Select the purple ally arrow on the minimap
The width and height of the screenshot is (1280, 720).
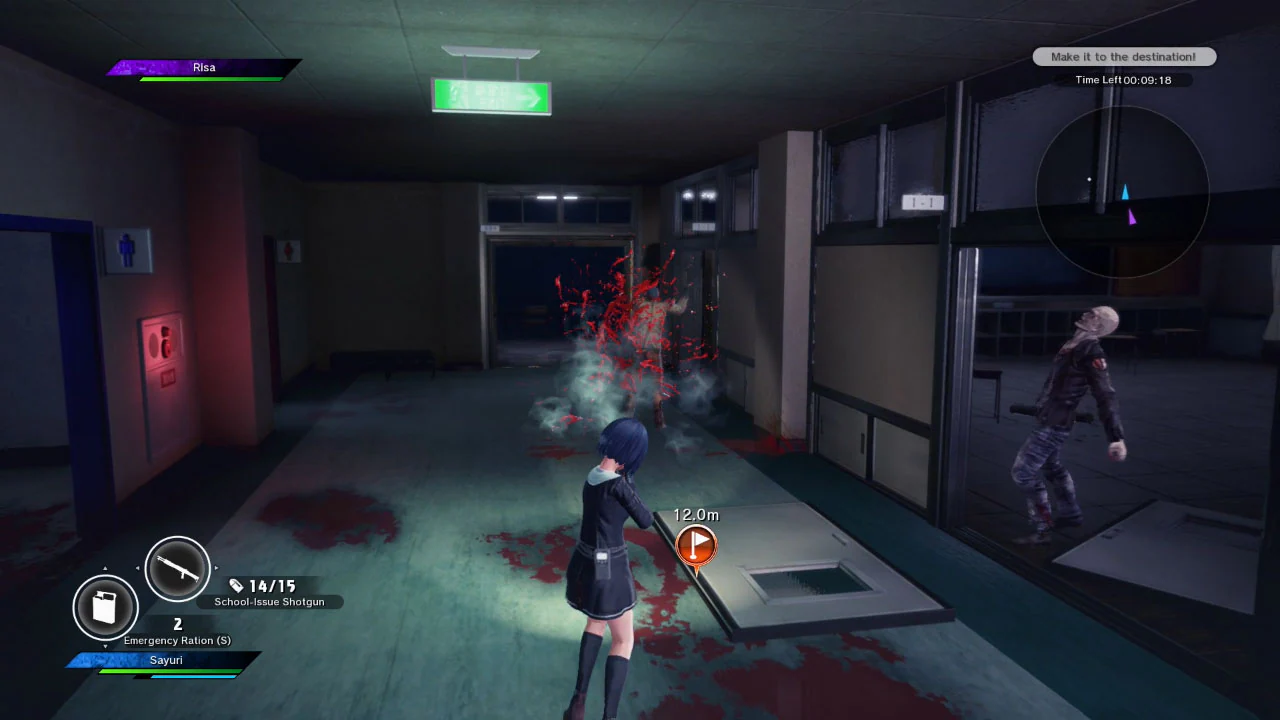(1133, 215)
